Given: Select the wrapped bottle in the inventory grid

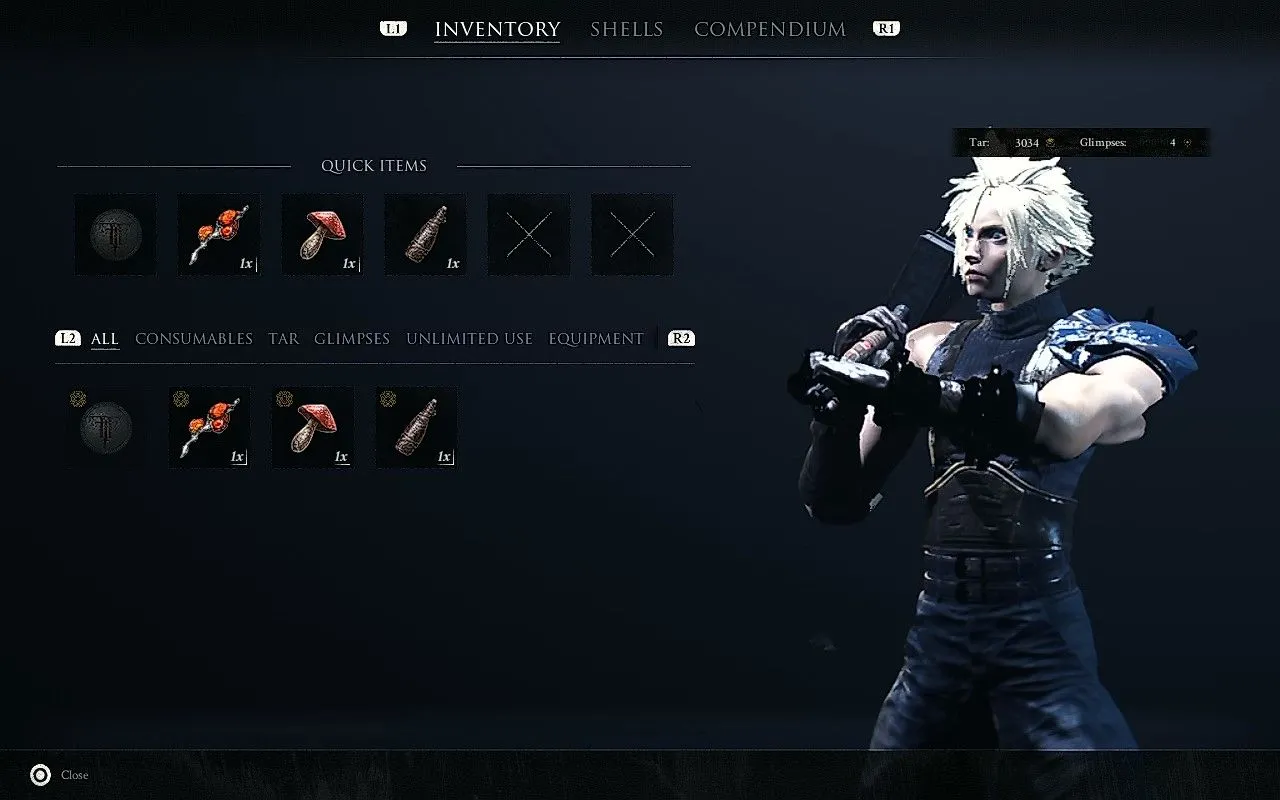Looking at the screenshot, I should tap(417, 428).
